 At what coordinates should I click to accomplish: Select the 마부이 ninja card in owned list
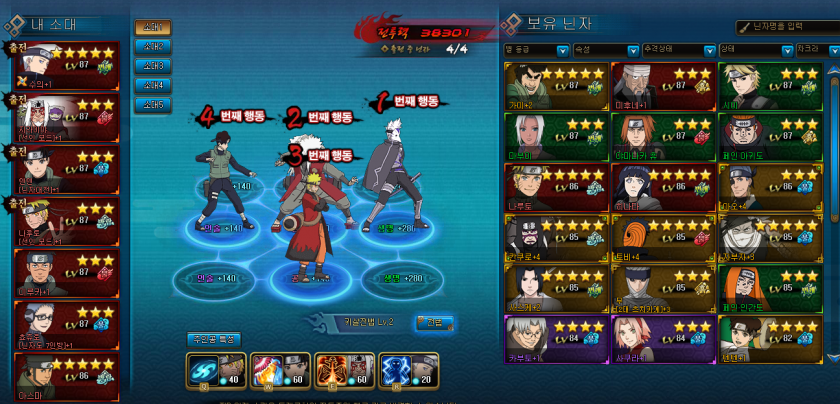coord(556,136)
